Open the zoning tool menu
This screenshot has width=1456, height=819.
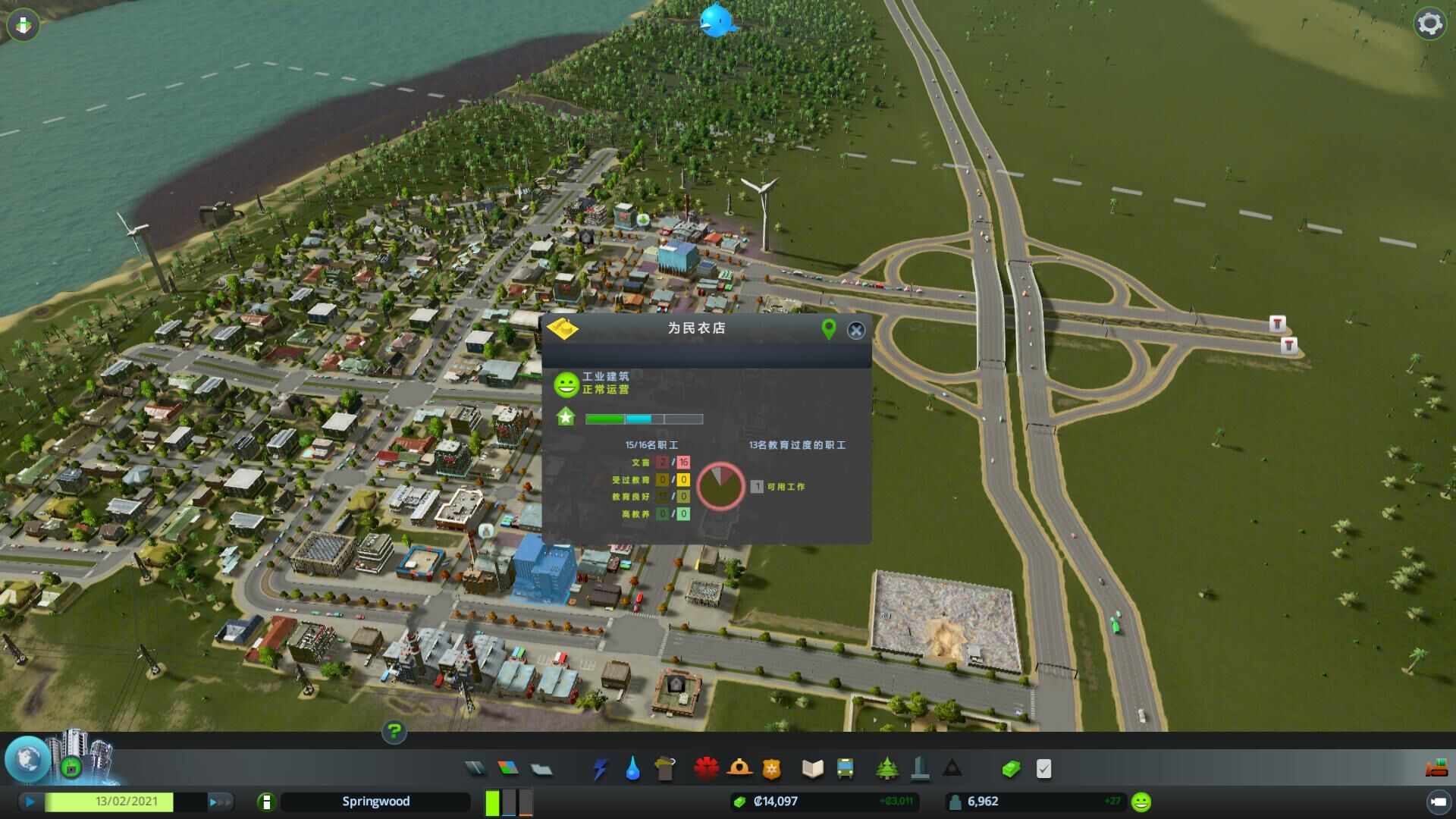pyautogui.click(x=508, y=769)
